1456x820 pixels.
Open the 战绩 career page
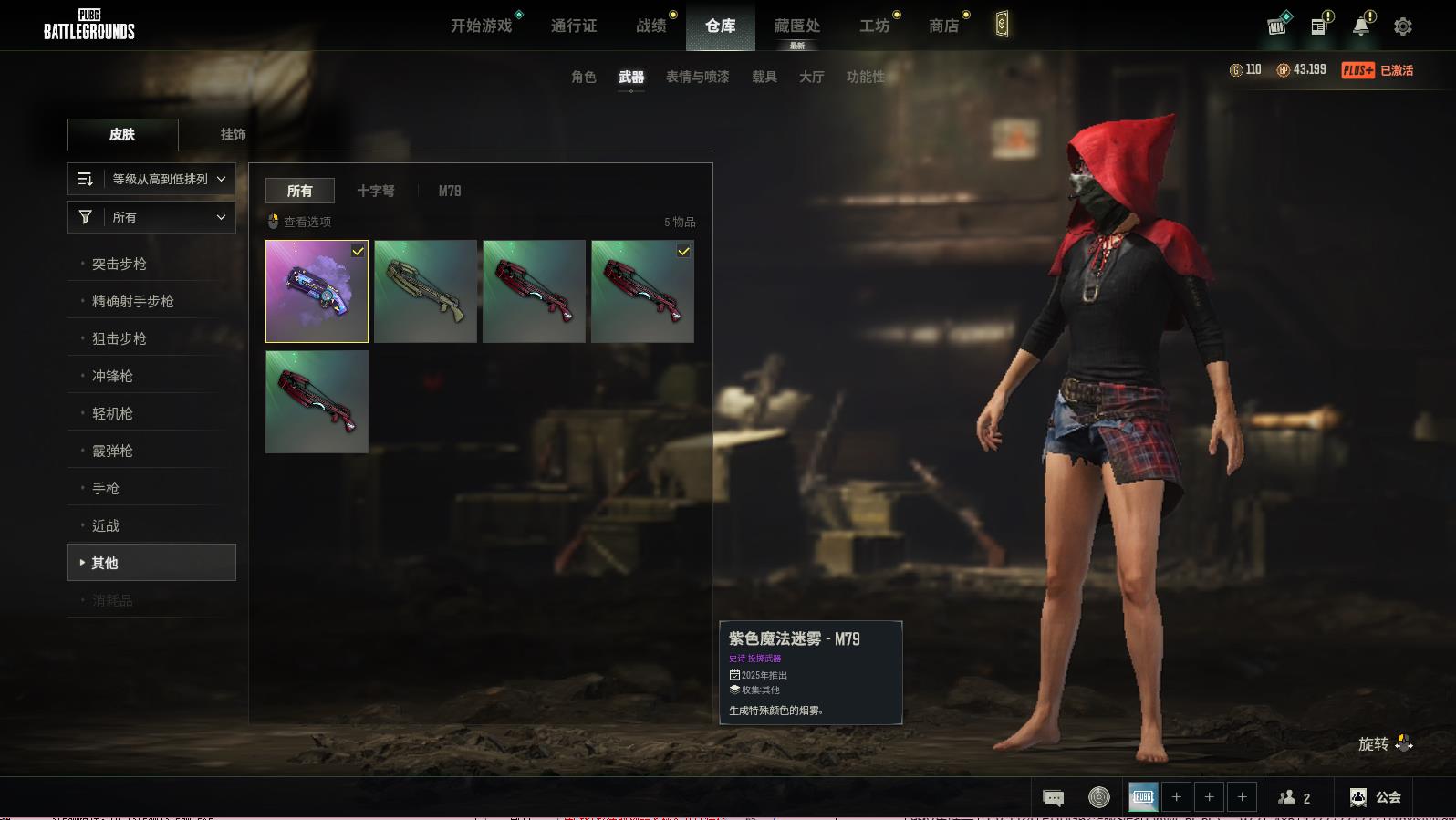click(x=650, y=26)
